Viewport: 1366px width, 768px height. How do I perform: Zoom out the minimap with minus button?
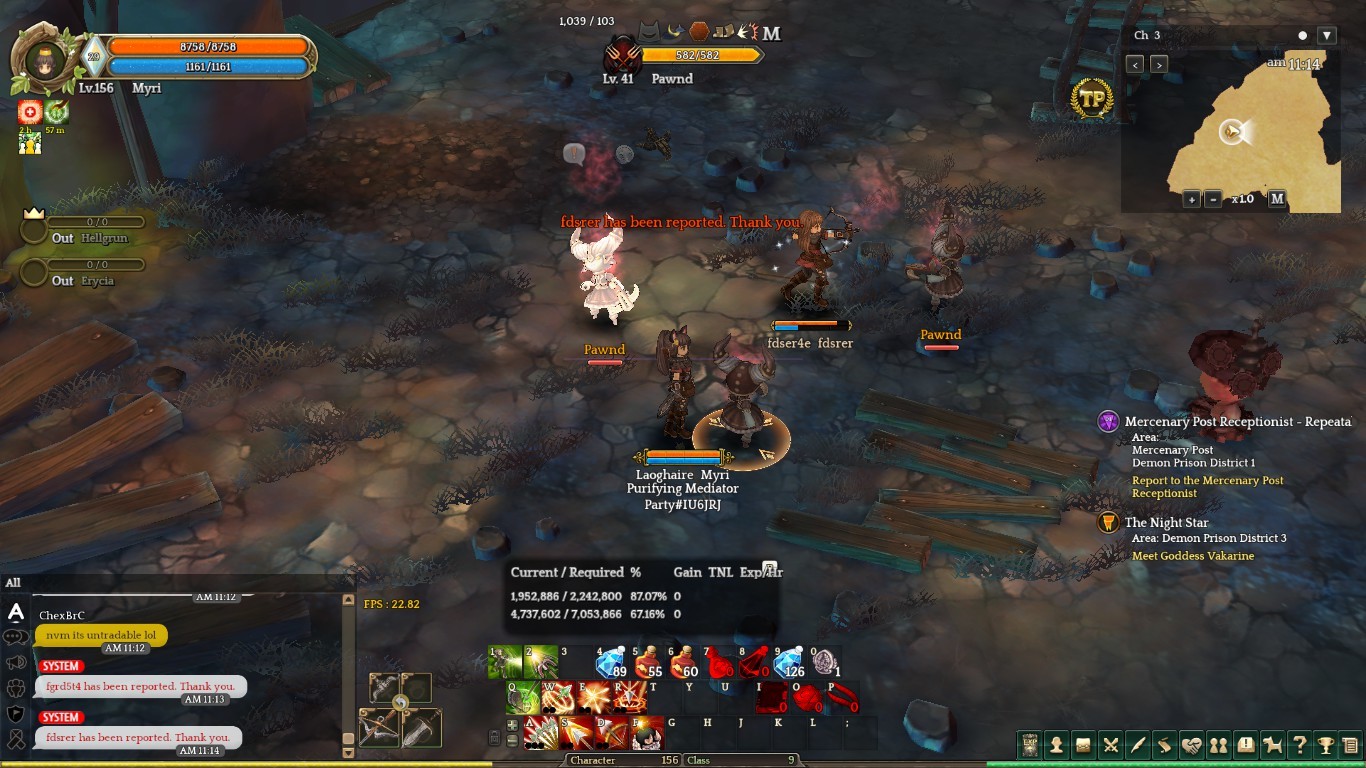point(1213,199)
